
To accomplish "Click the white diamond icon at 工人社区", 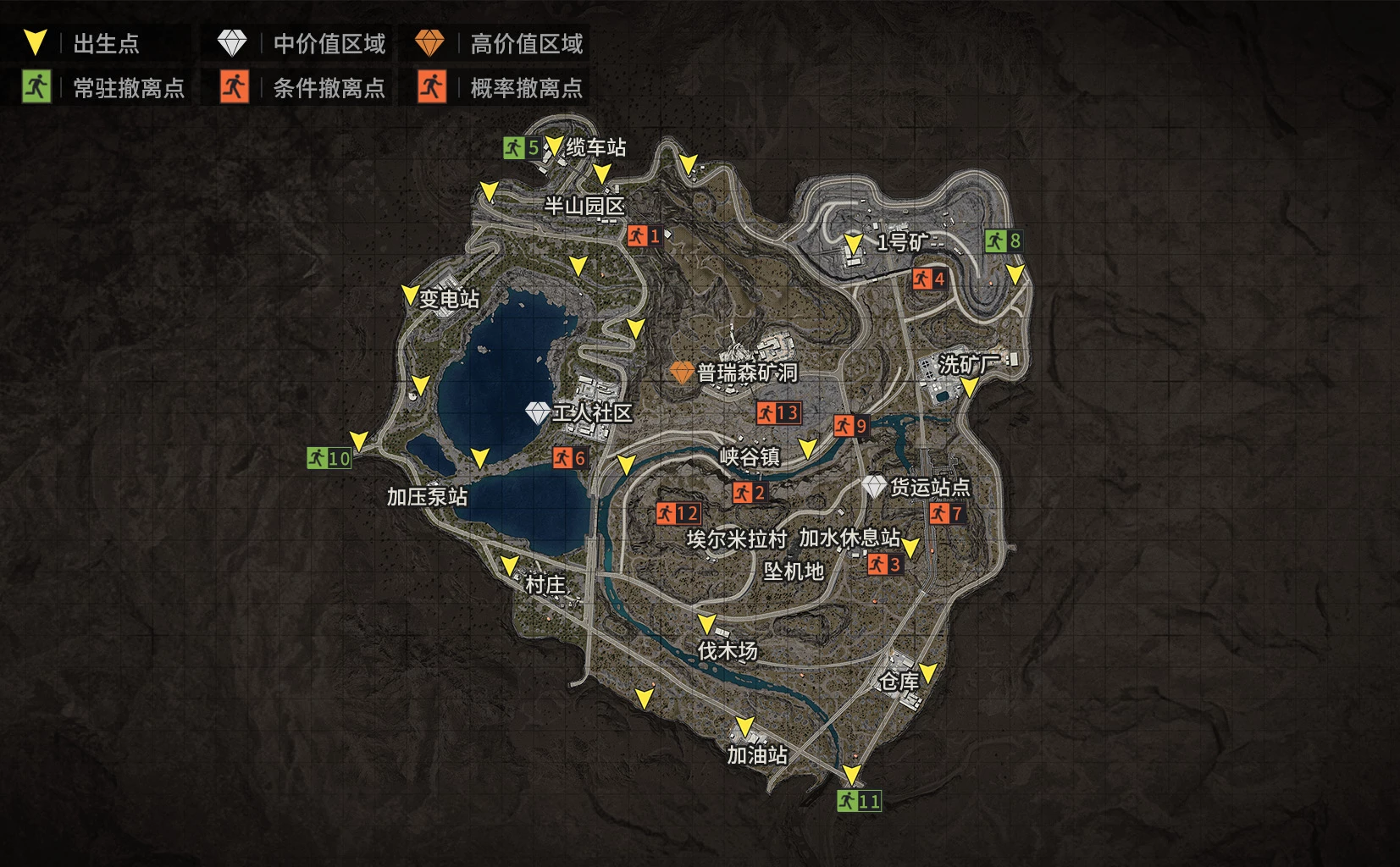I will click(536, 412).
